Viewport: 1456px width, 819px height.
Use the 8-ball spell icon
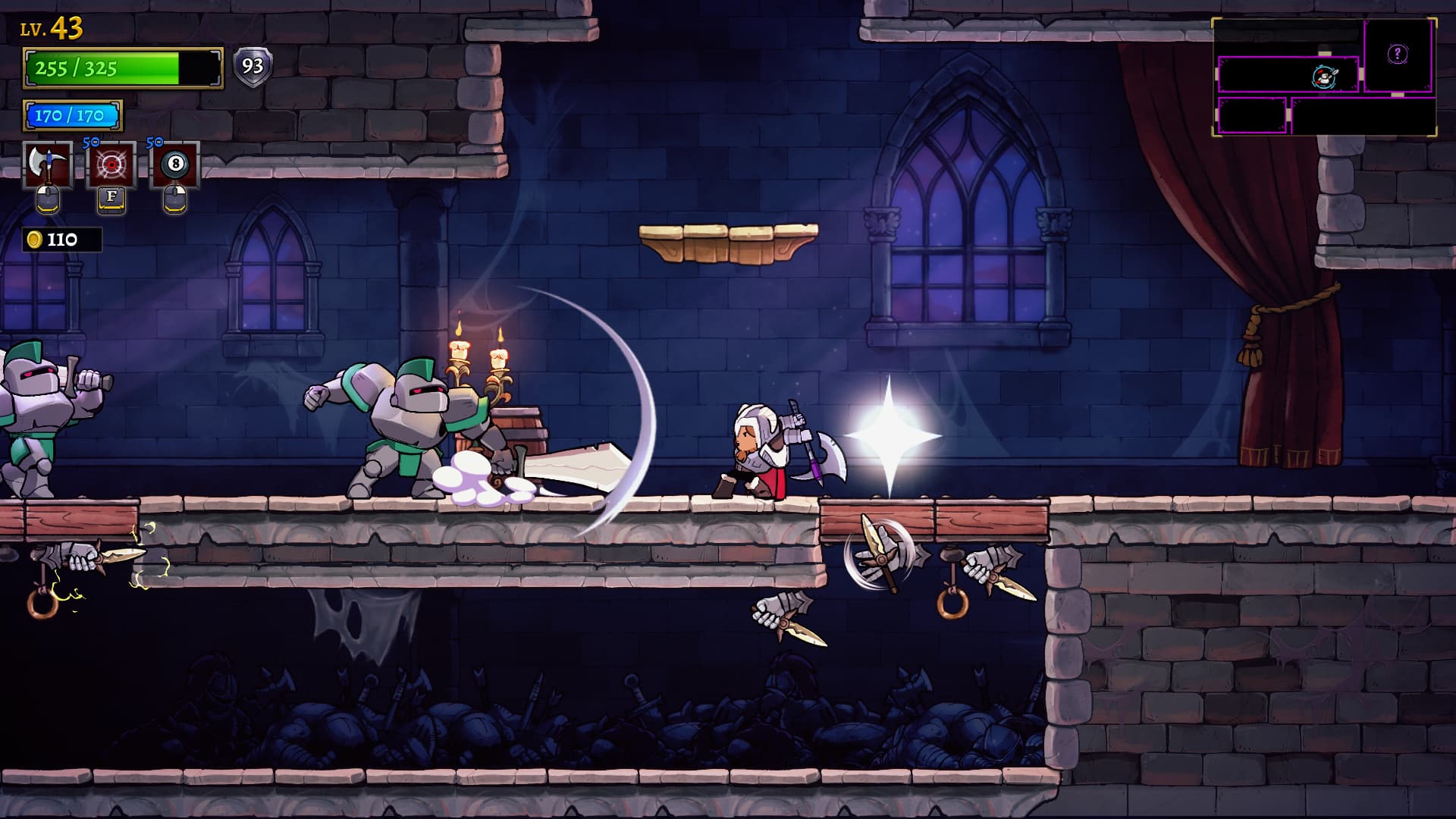175,165
